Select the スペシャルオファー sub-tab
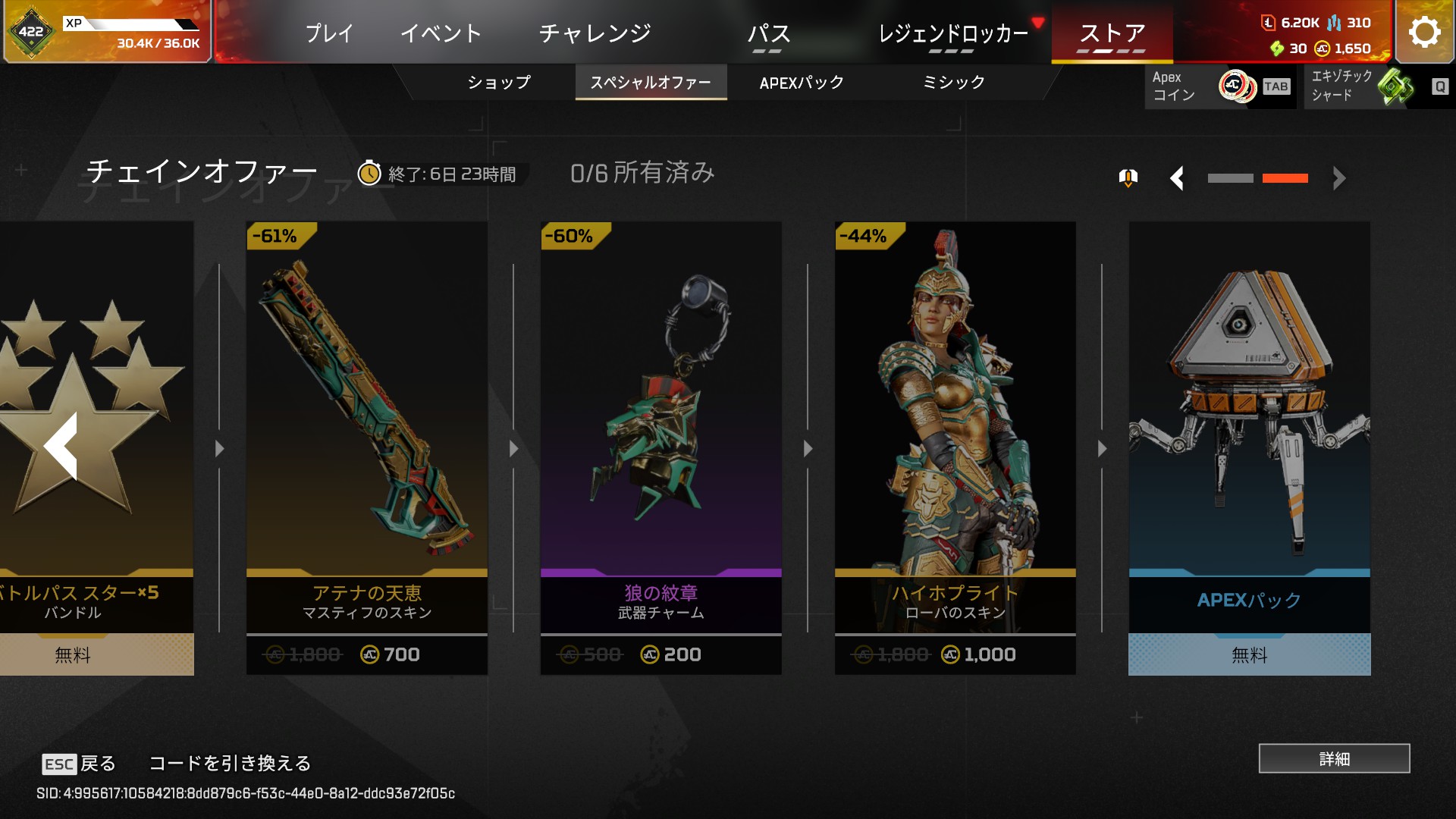The image size is (1456, 819). click(651, 82)
